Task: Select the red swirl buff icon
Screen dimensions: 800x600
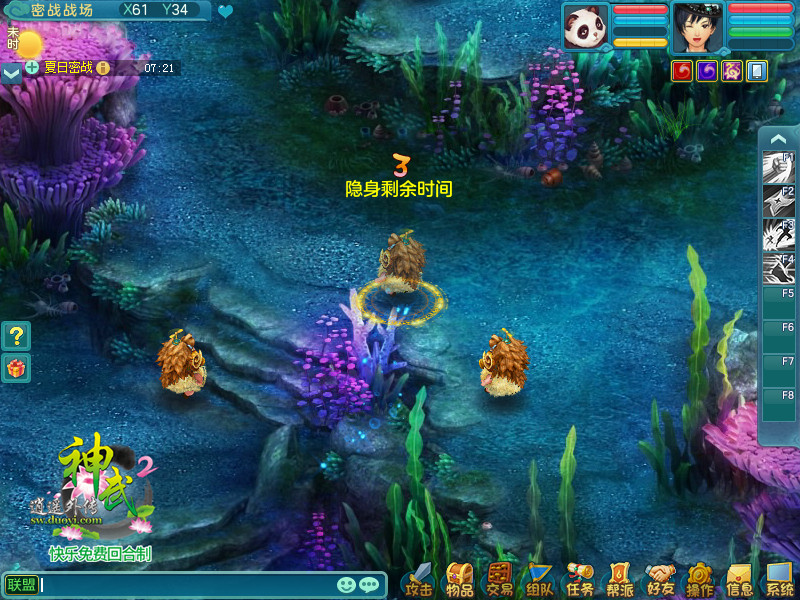Action: [x=683, y=71]
